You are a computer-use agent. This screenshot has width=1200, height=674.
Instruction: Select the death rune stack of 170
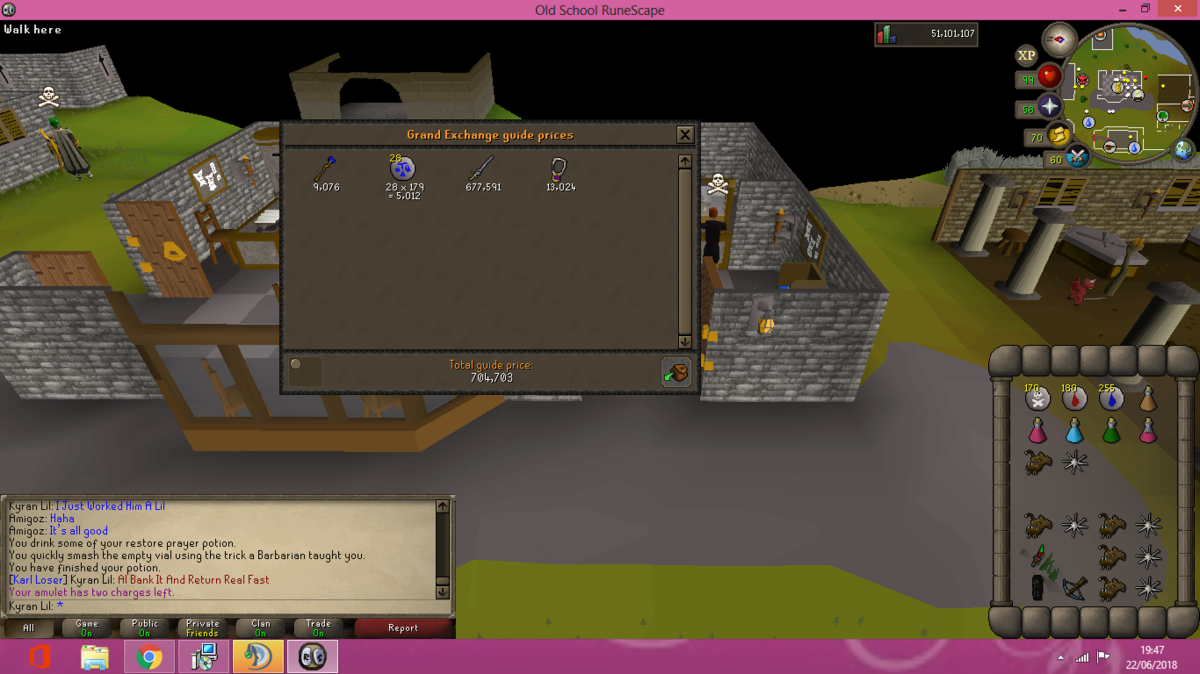point(1038,399)
